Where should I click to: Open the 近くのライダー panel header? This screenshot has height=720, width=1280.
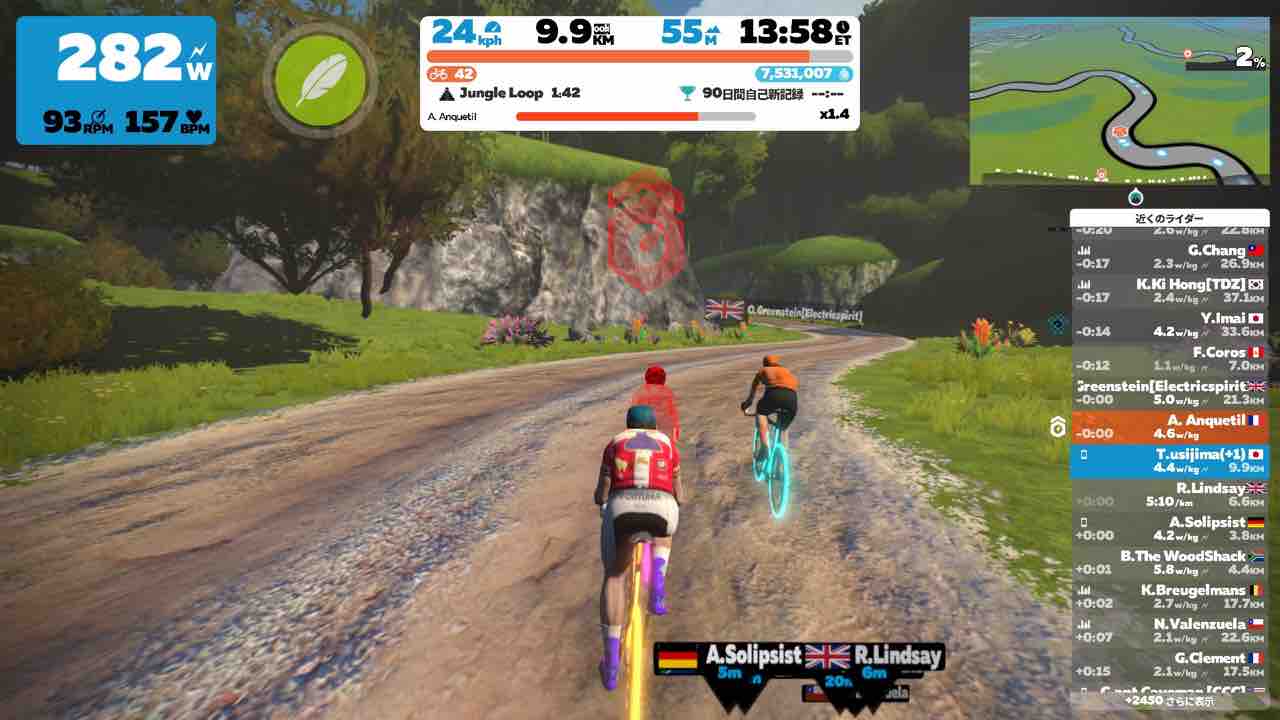1170,216
